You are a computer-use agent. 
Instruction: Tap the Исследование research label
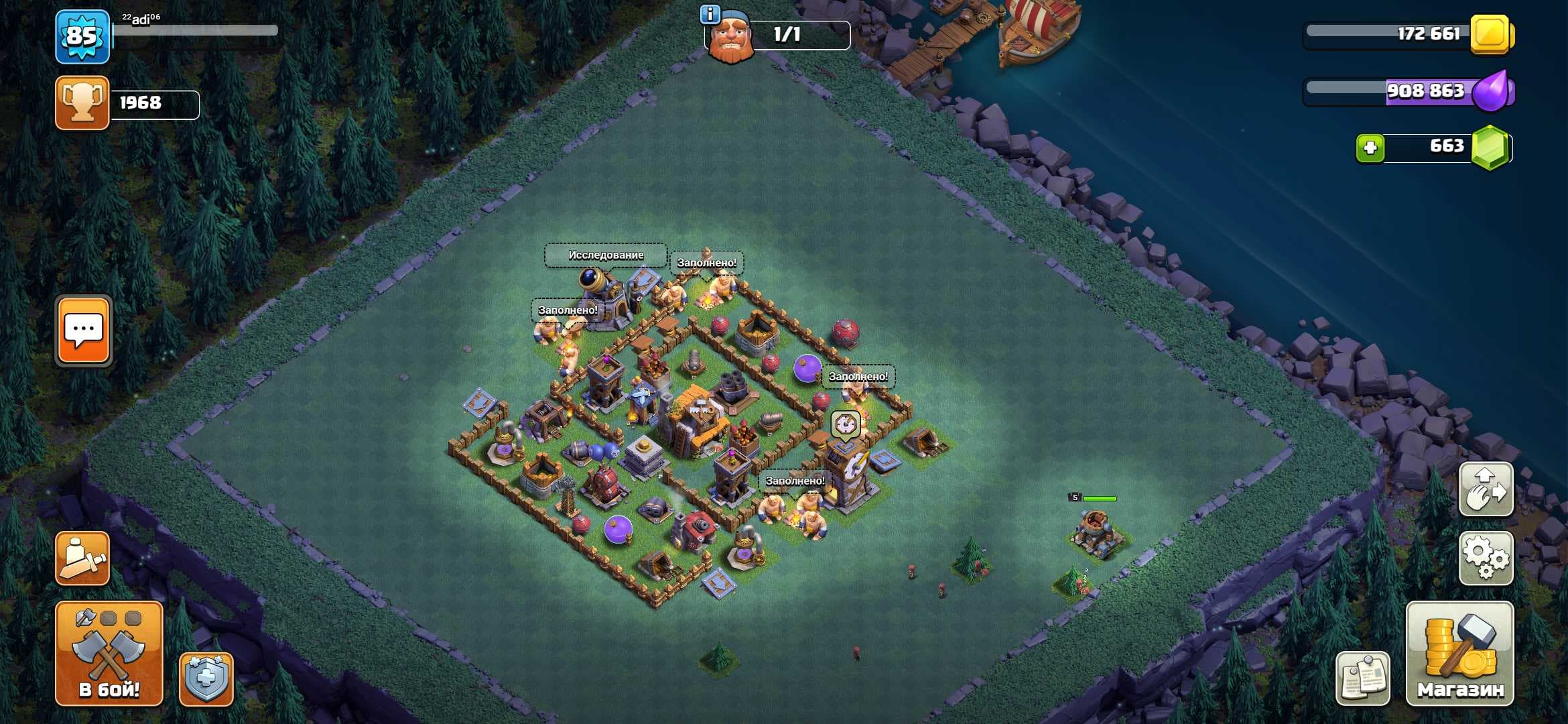point(606,255)
